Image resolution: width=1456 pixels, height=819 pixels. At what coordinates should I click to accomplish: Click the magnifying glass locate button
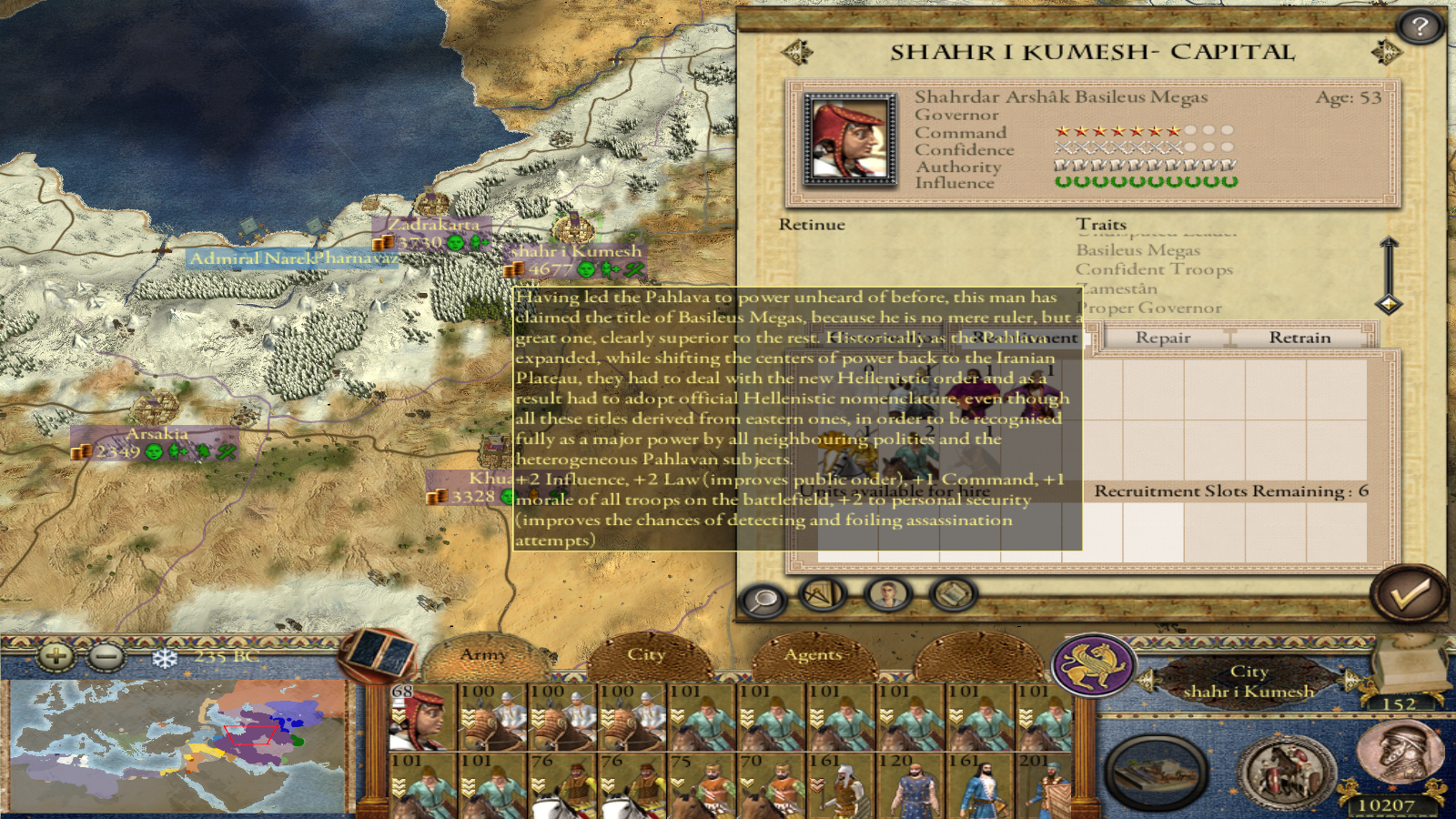763,599
